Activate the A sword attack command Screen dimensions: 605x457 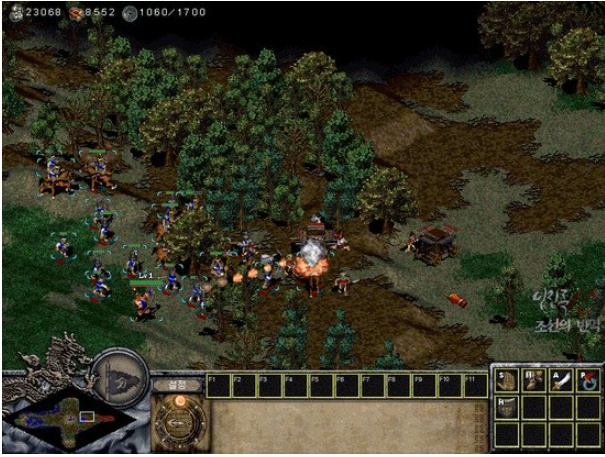pyautogui.click(x=560, y=380)
